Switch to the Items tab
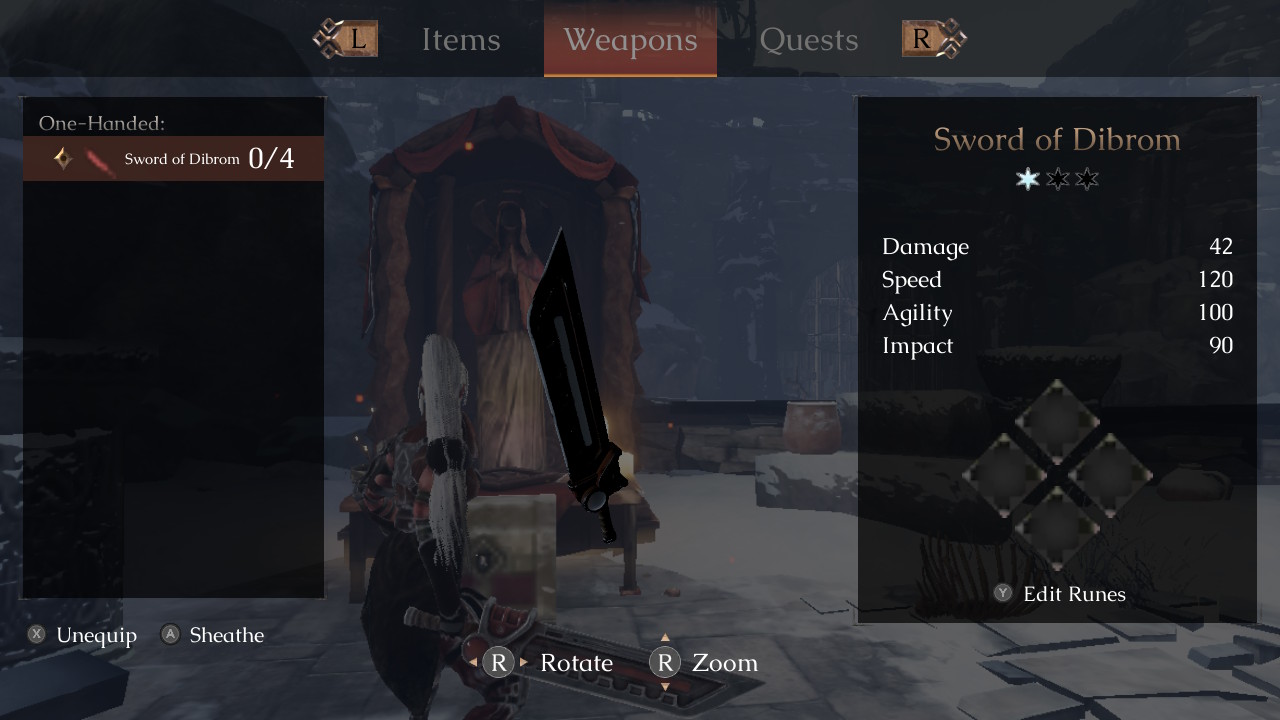Image resolution: width=1280 pixels, height=720 pixels. 461,40
